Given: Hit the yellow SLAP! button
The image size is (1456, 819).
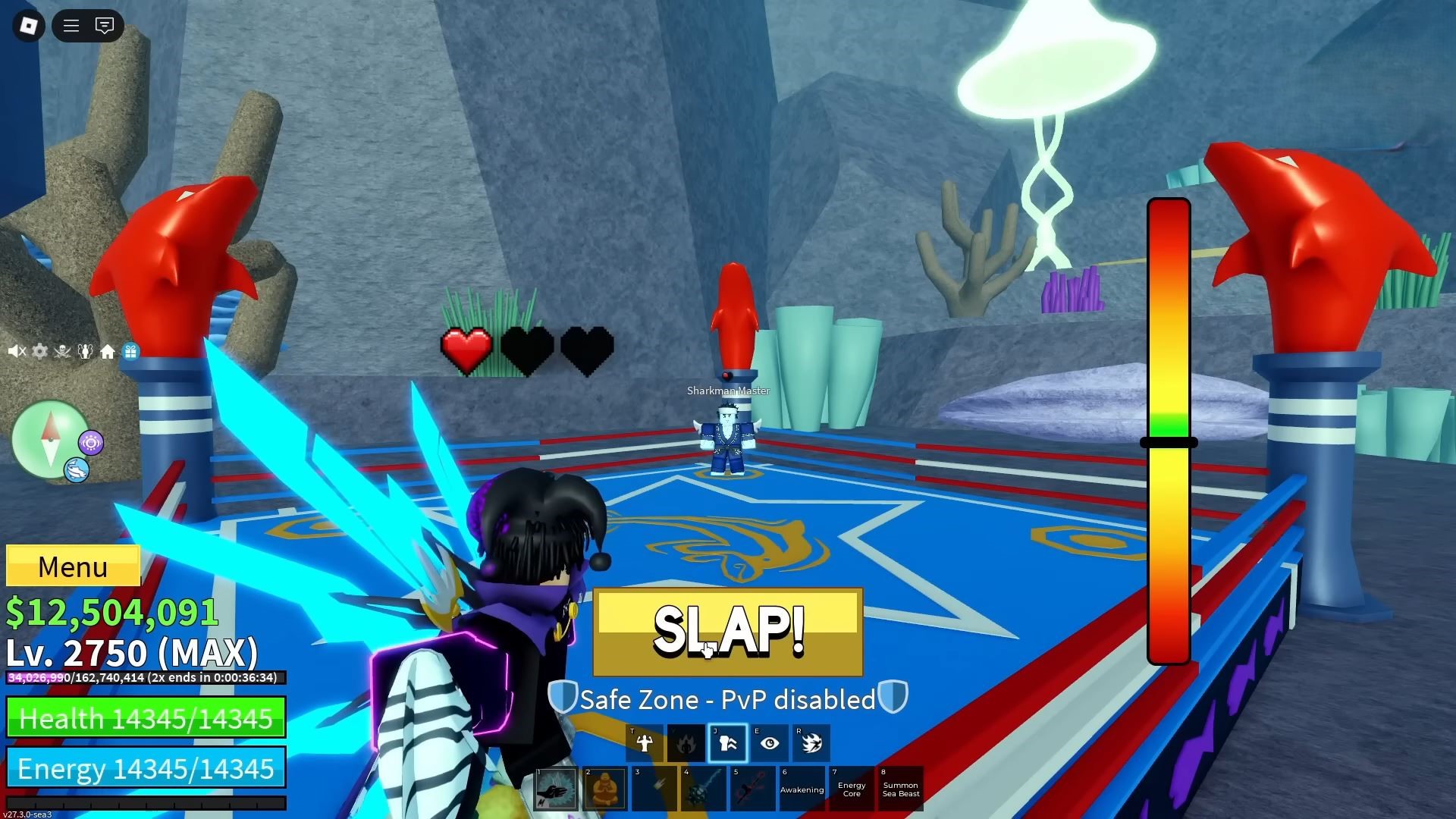Looking at the screenshot, I should 727,632.
